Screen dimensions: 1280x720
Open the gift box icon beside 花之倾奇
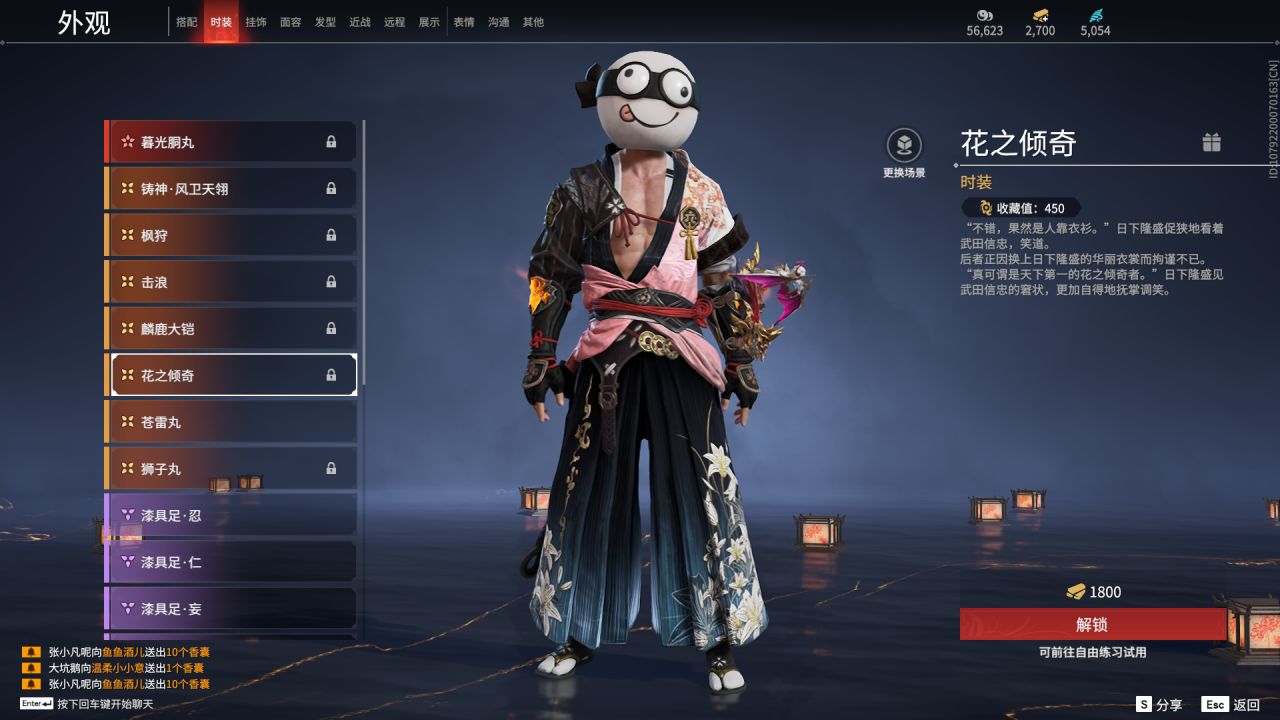coord(1211,142)
